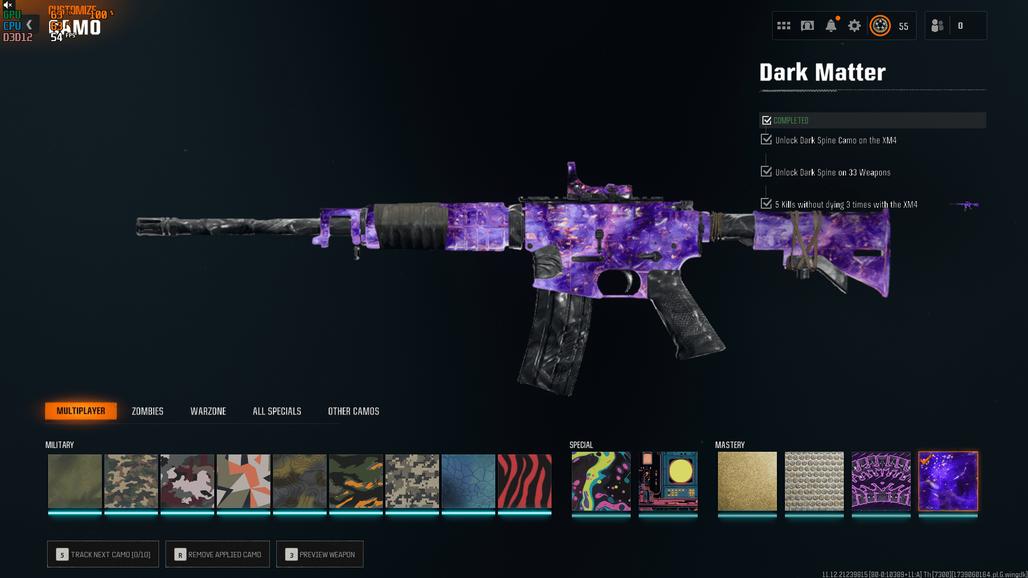Viewport: 1028px width, 578px height.
Task: Open the Zombies camo tab
Action: click(x=147, y=411)
